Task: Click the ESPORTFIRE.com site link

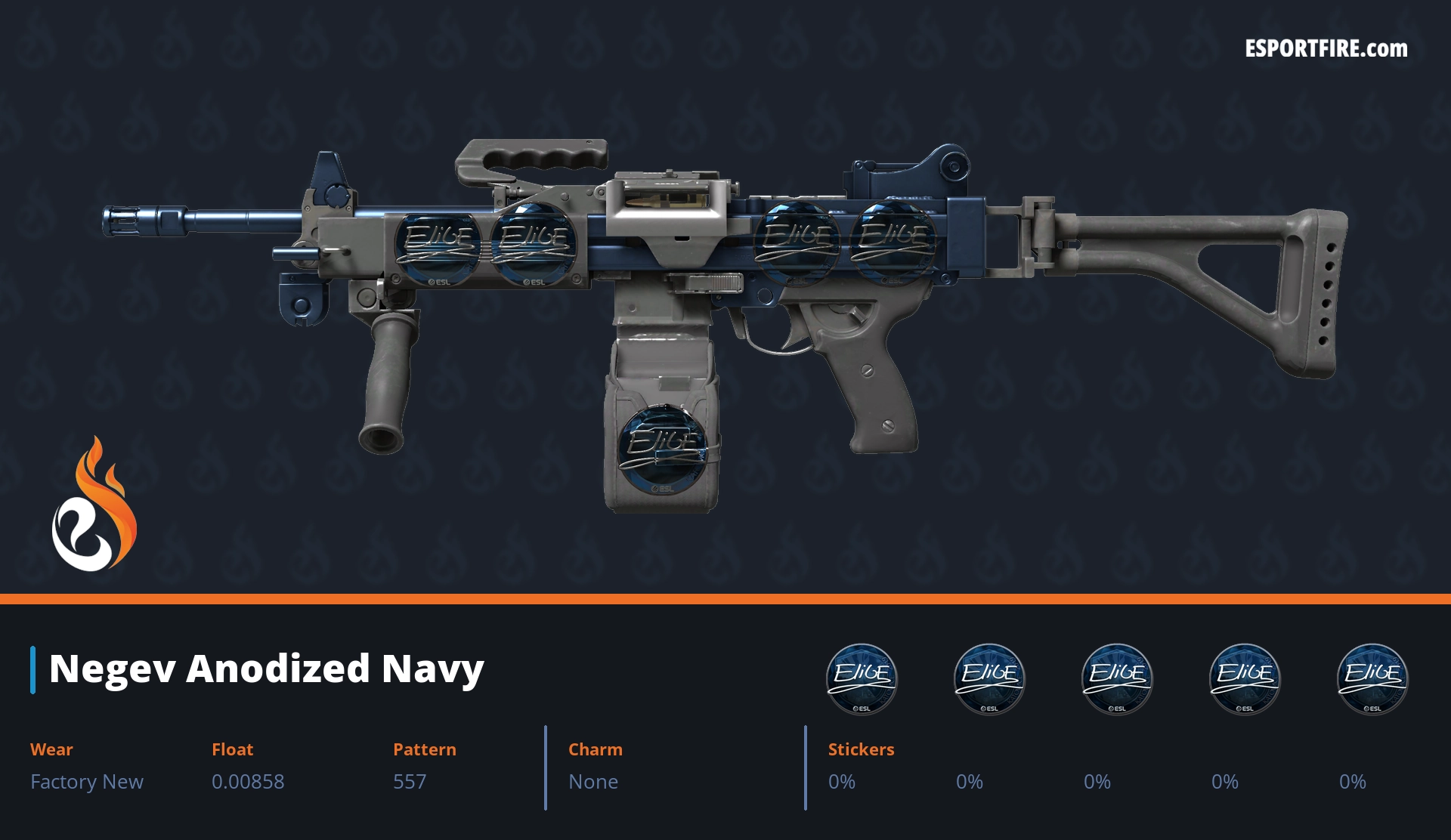Action: pyautogui.click(x=1326, y=49)
